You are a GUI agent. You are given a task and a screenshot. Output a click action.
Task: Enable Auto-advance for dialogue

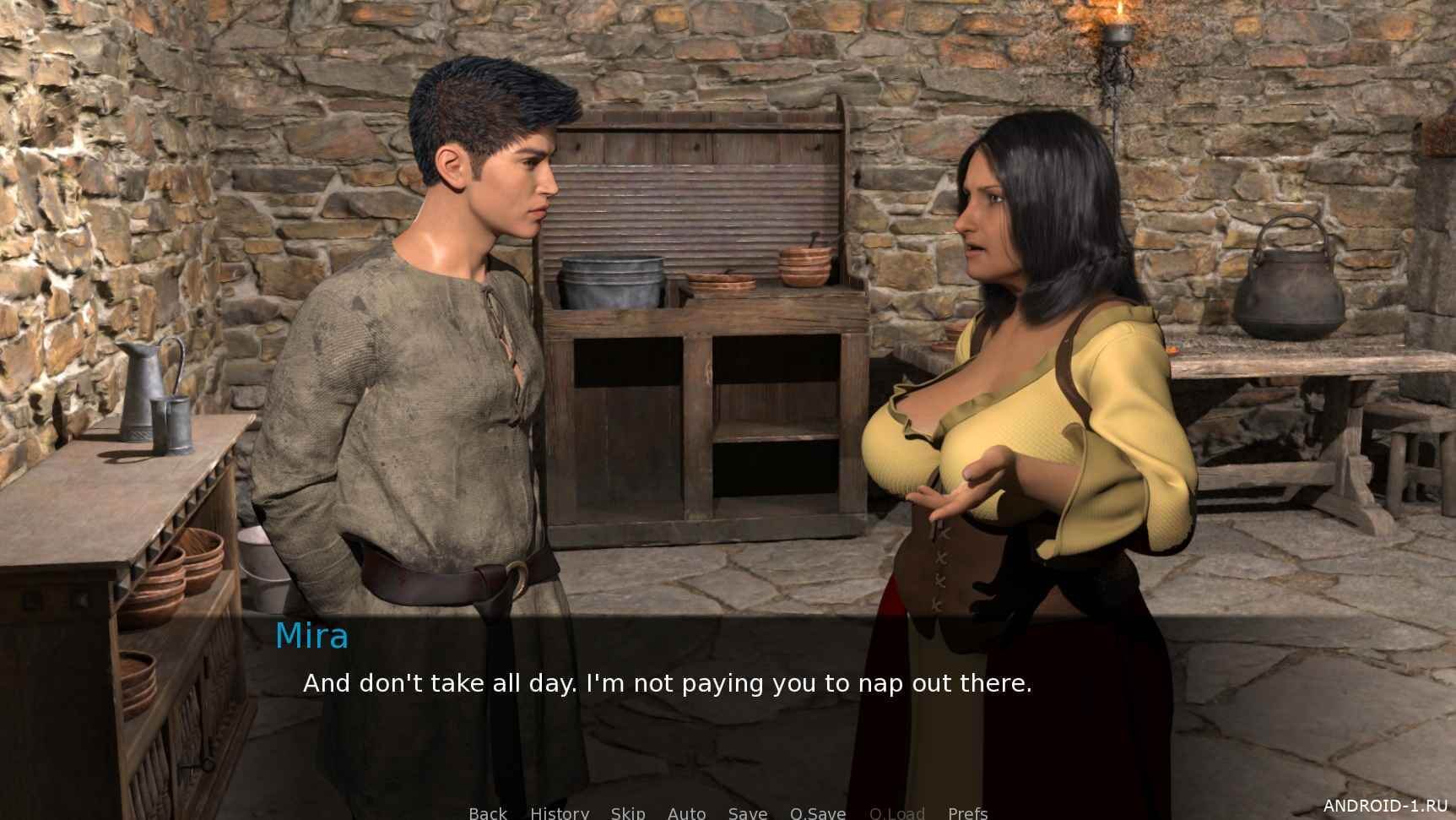tap(686, 812)
